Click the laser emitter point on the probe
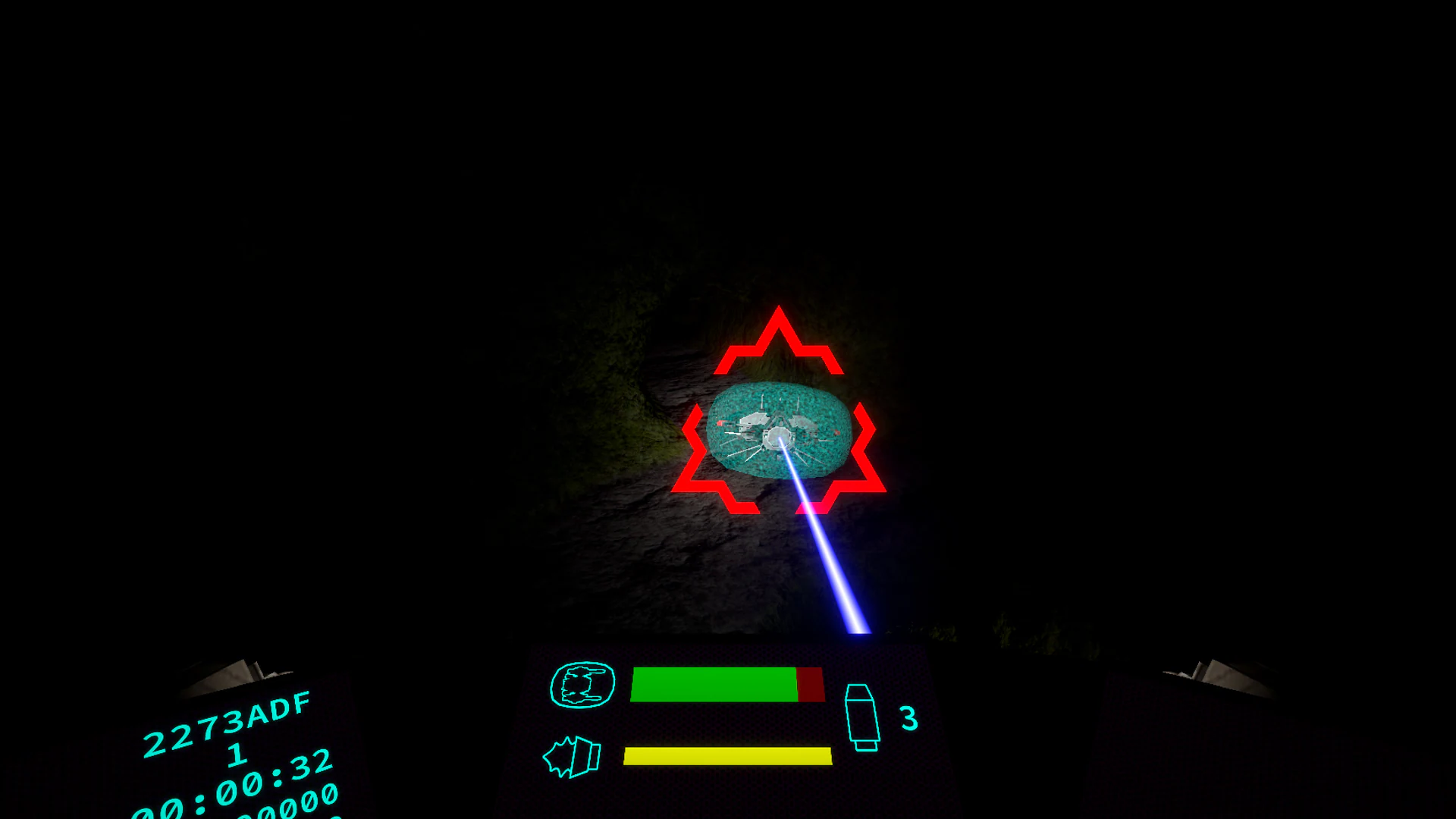Image resolution: width=1456 pixels, height=819 pixels. click(x=780, y=438)
